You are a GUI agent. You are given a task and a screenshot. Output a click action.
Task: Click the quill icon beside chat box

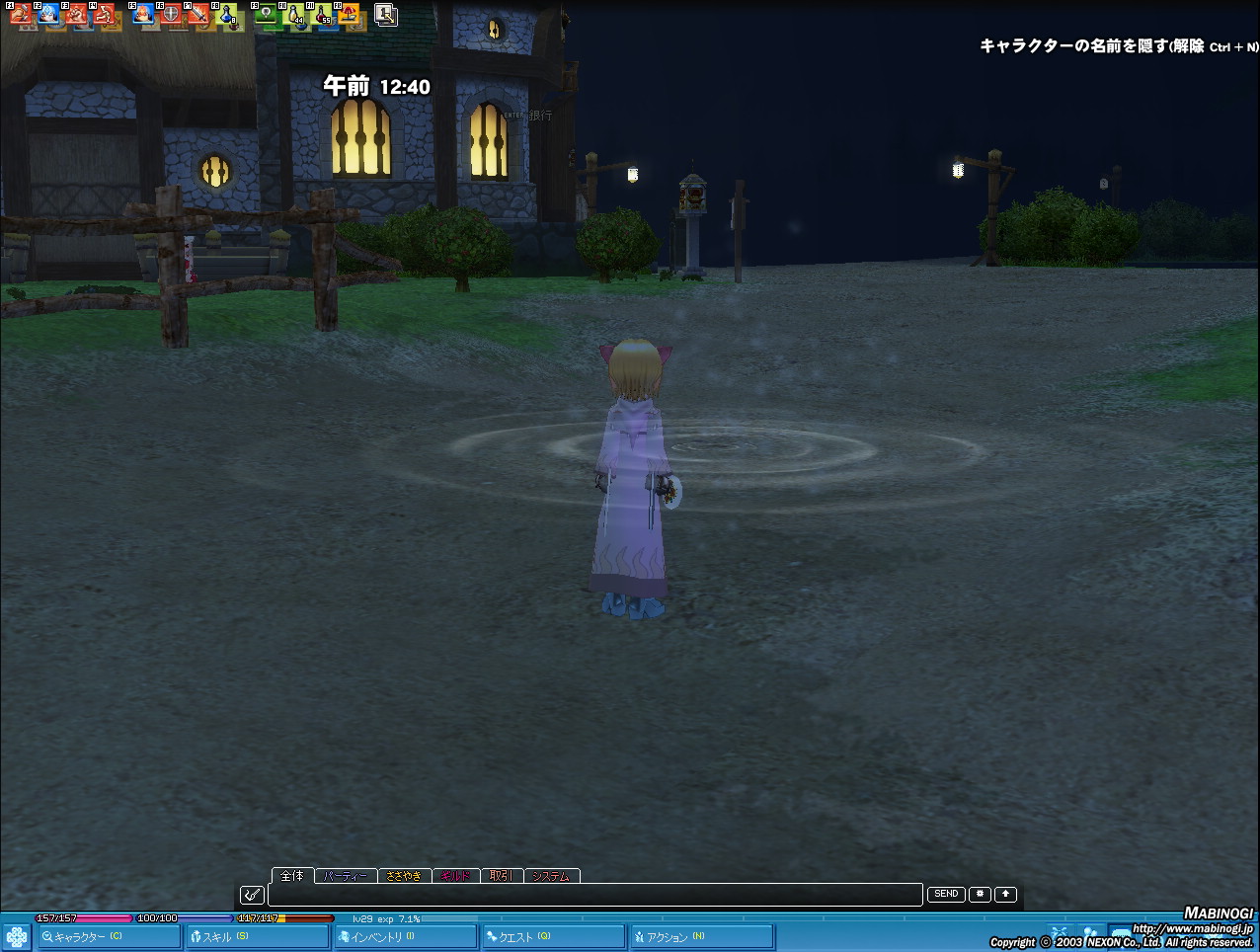[252, 895]
